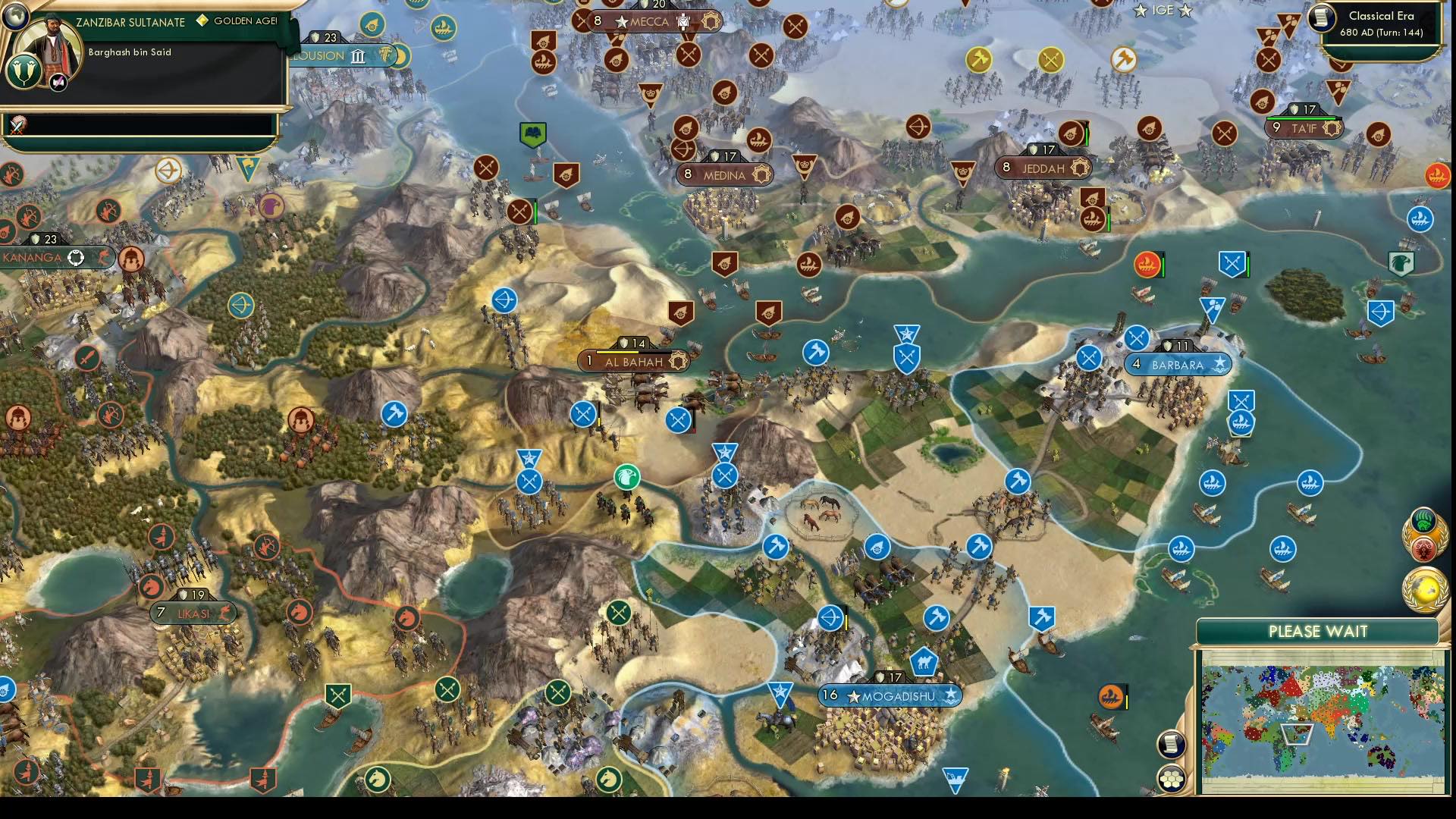Image resolution: width=1456 pixels, height=819 pixels.
Task: Click the globe icon above the leader panel
Action: click(17, 18)
